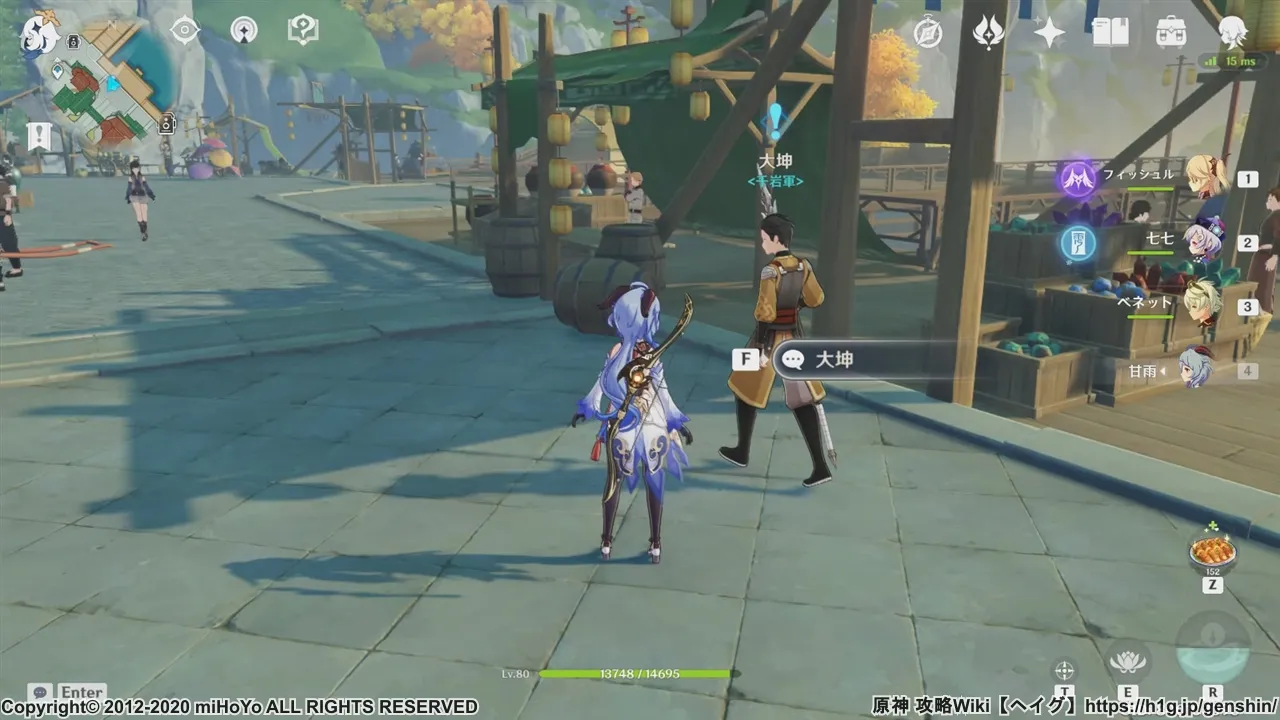This screenshot has height=720, width=1280.
Task: Select 甘雨 in the party list
Action: pyautogui.click(x=1195, y=369)
